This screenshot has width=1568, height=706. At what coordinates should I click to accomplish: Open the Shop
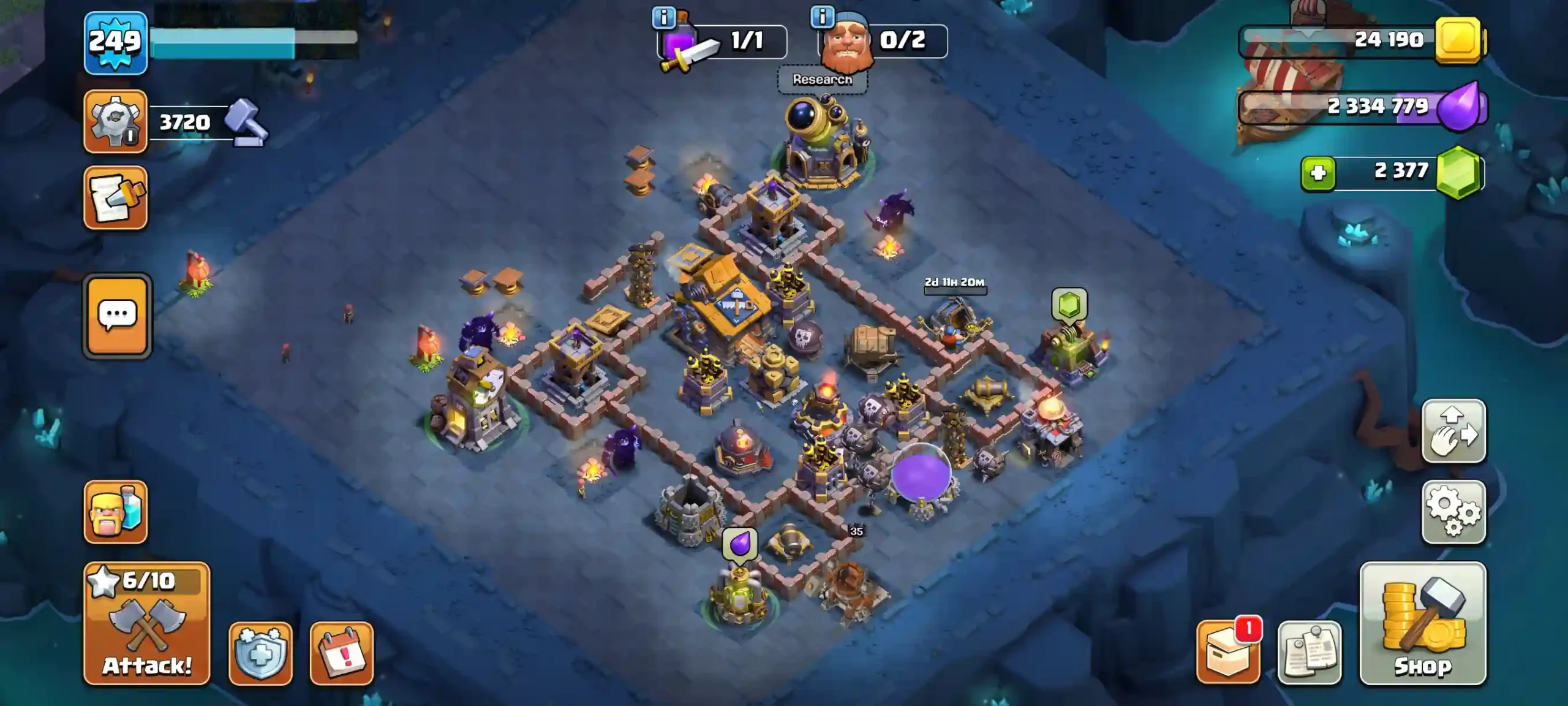1422,623
